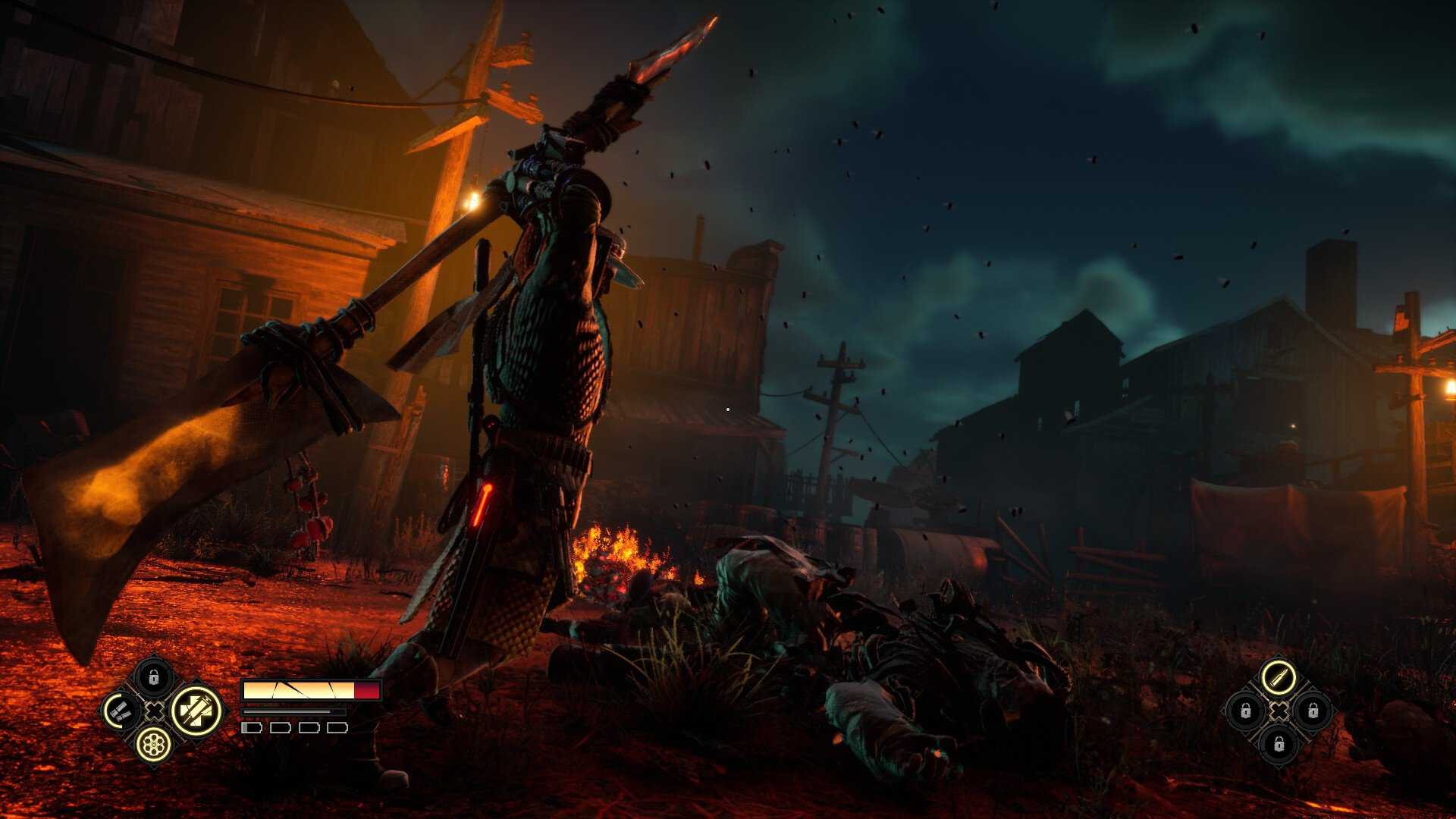Select the healing syringe ability icon
The width and height of the screenshot is (1456, 819).
coord(196,711)
